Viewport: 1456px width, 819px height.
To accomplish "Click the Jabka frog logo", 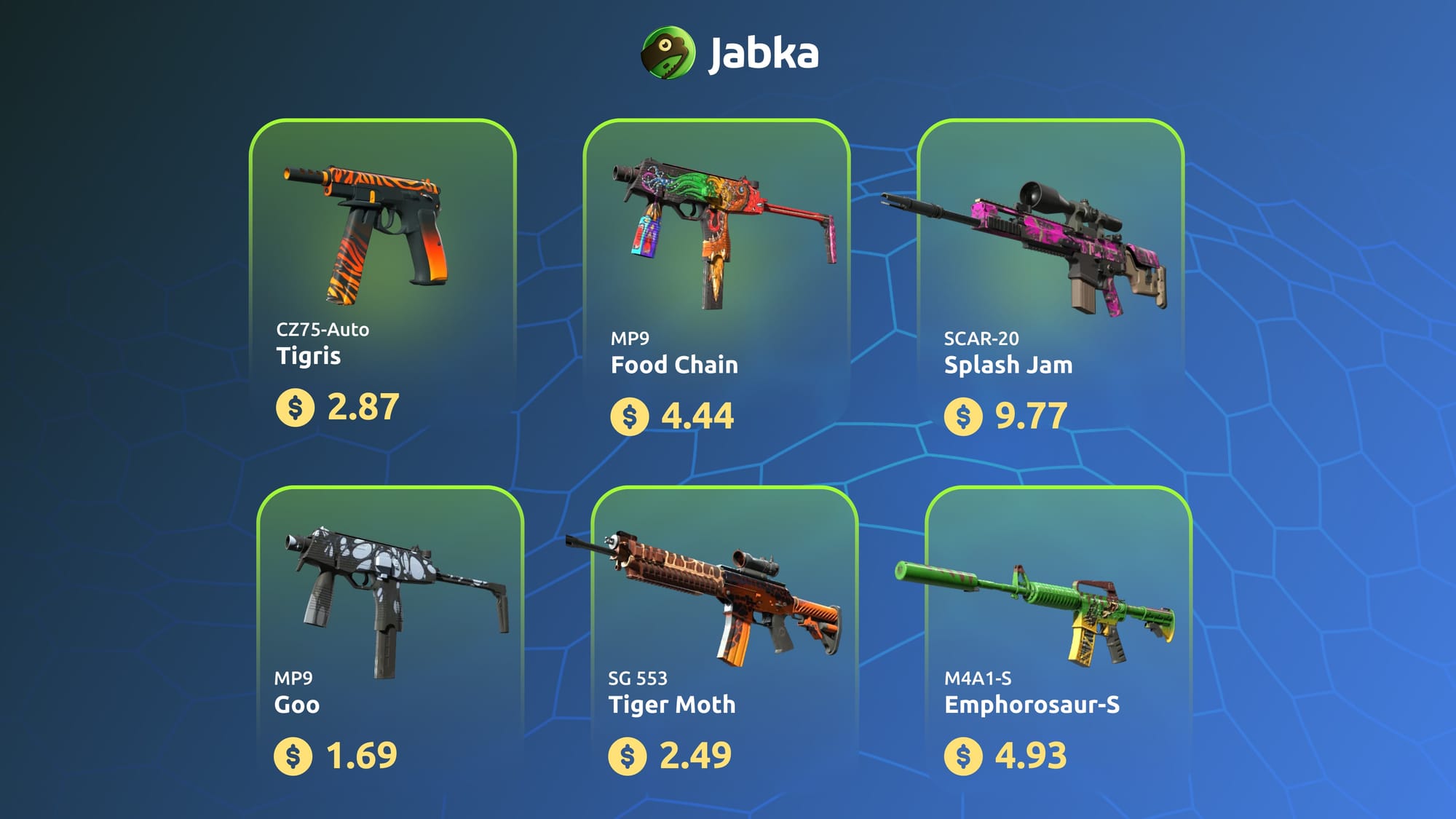I will (x=668, y=53).
